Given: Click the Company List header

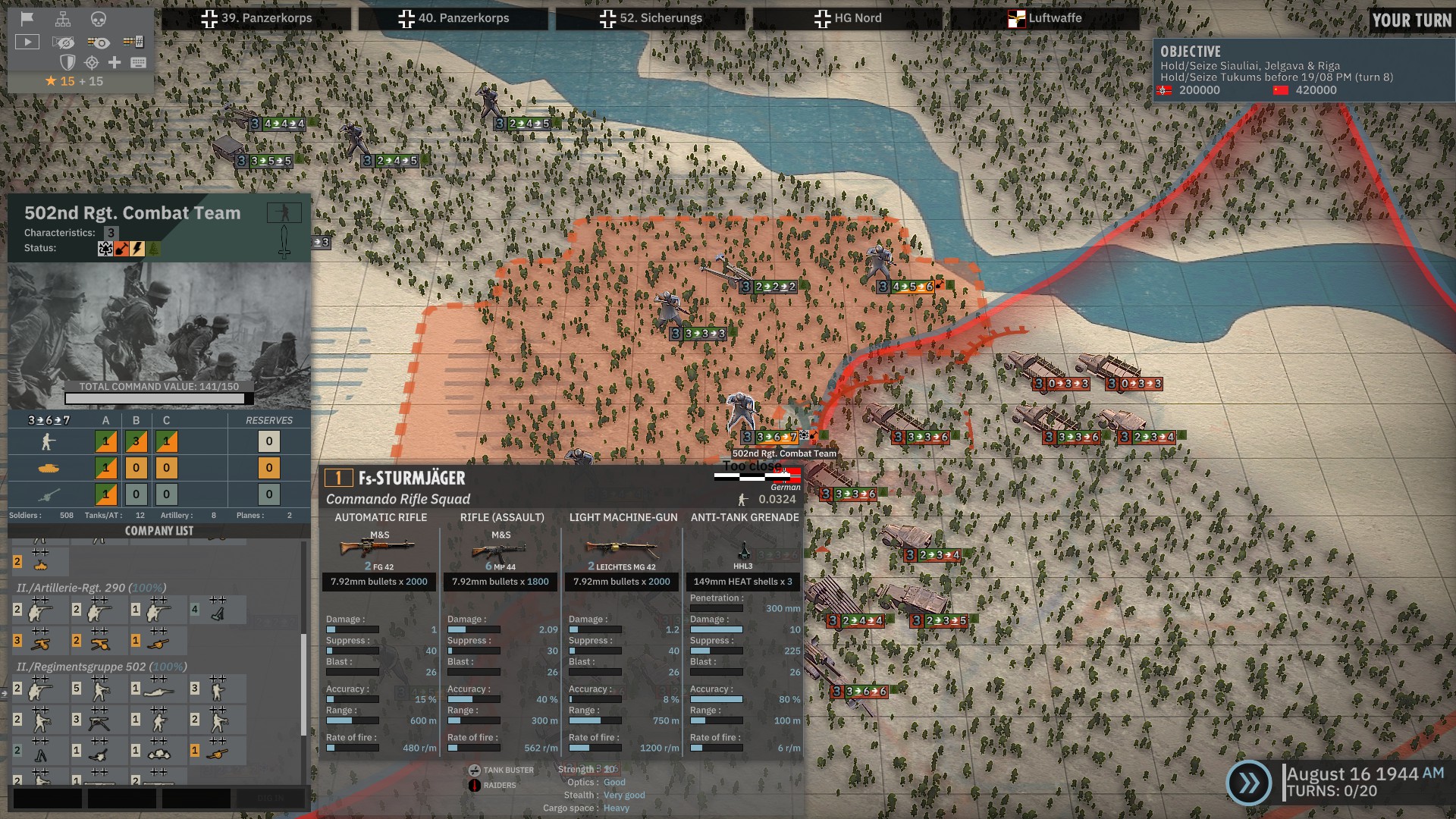Looking at the screenshot, I should pyautogui.click(x=159, y=531).
